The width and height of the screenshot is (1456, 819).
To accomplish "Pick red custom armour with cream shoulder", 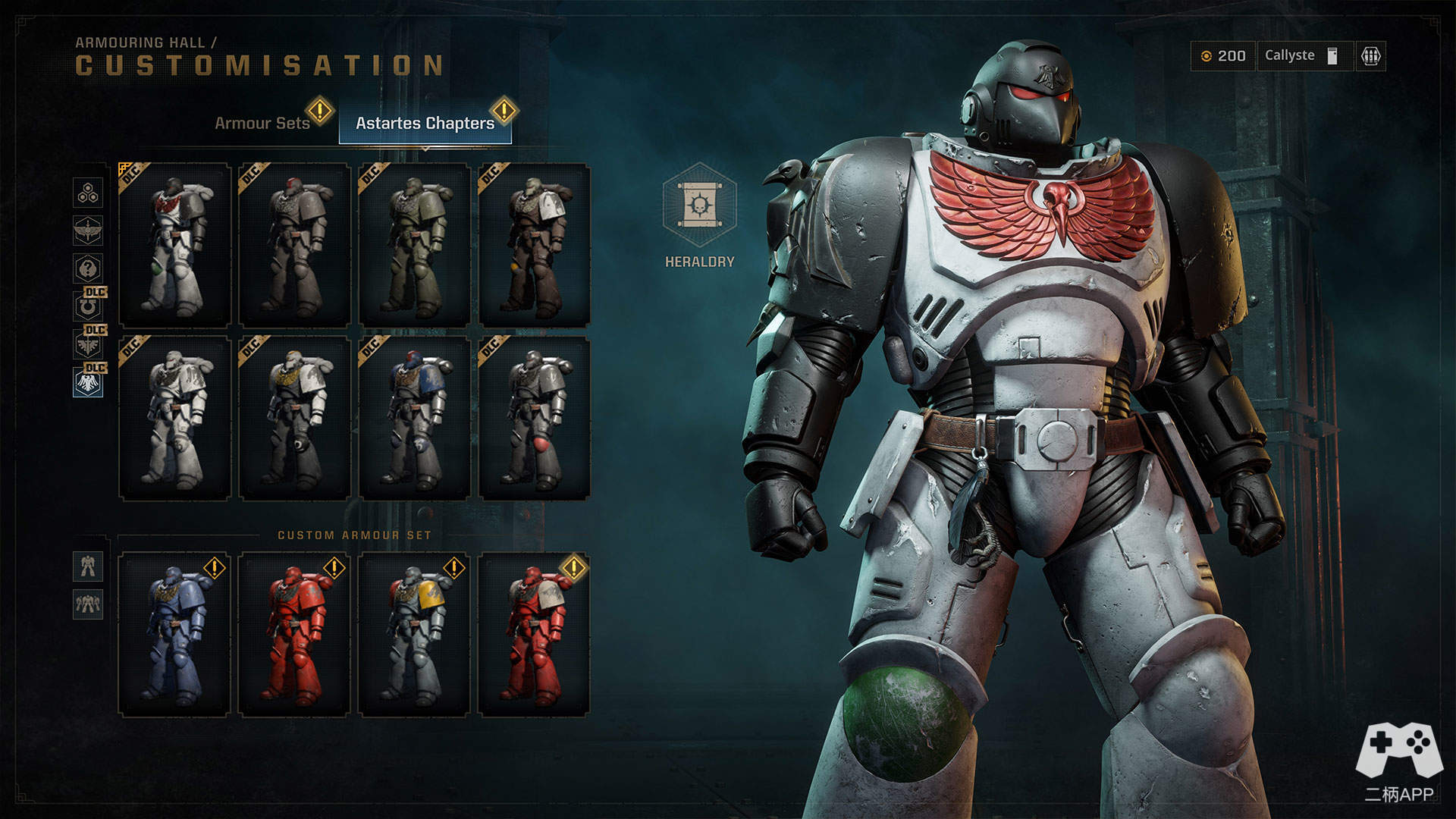I will [x=534, y=634].
